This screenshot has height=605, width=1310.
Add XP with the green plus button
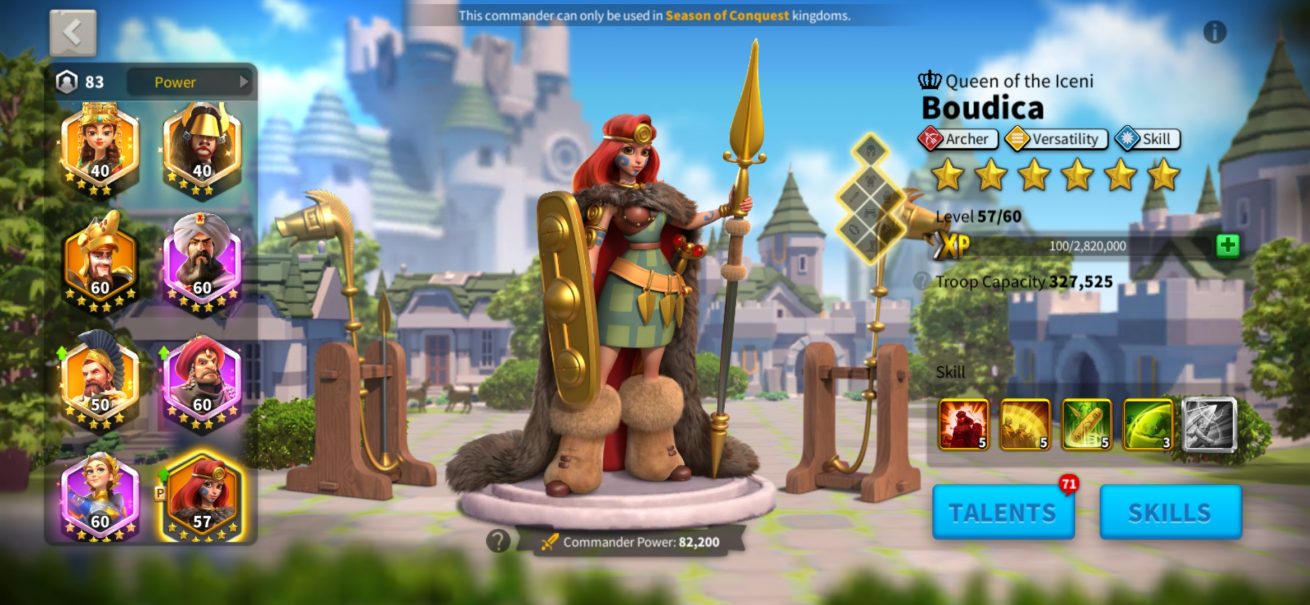(x=1228, y=246)
